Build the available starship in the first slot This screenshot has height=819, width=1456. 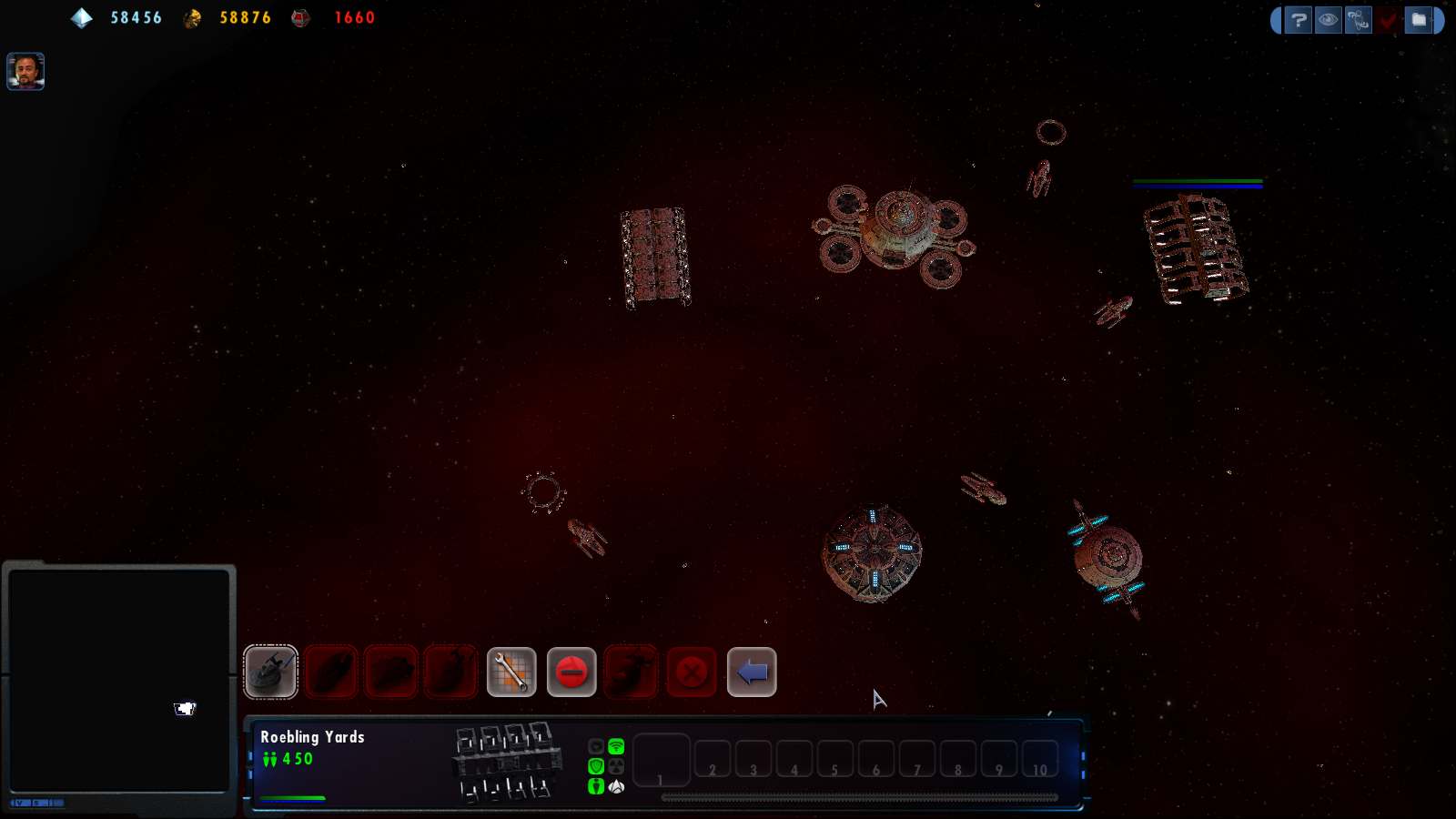click(270, 672)
